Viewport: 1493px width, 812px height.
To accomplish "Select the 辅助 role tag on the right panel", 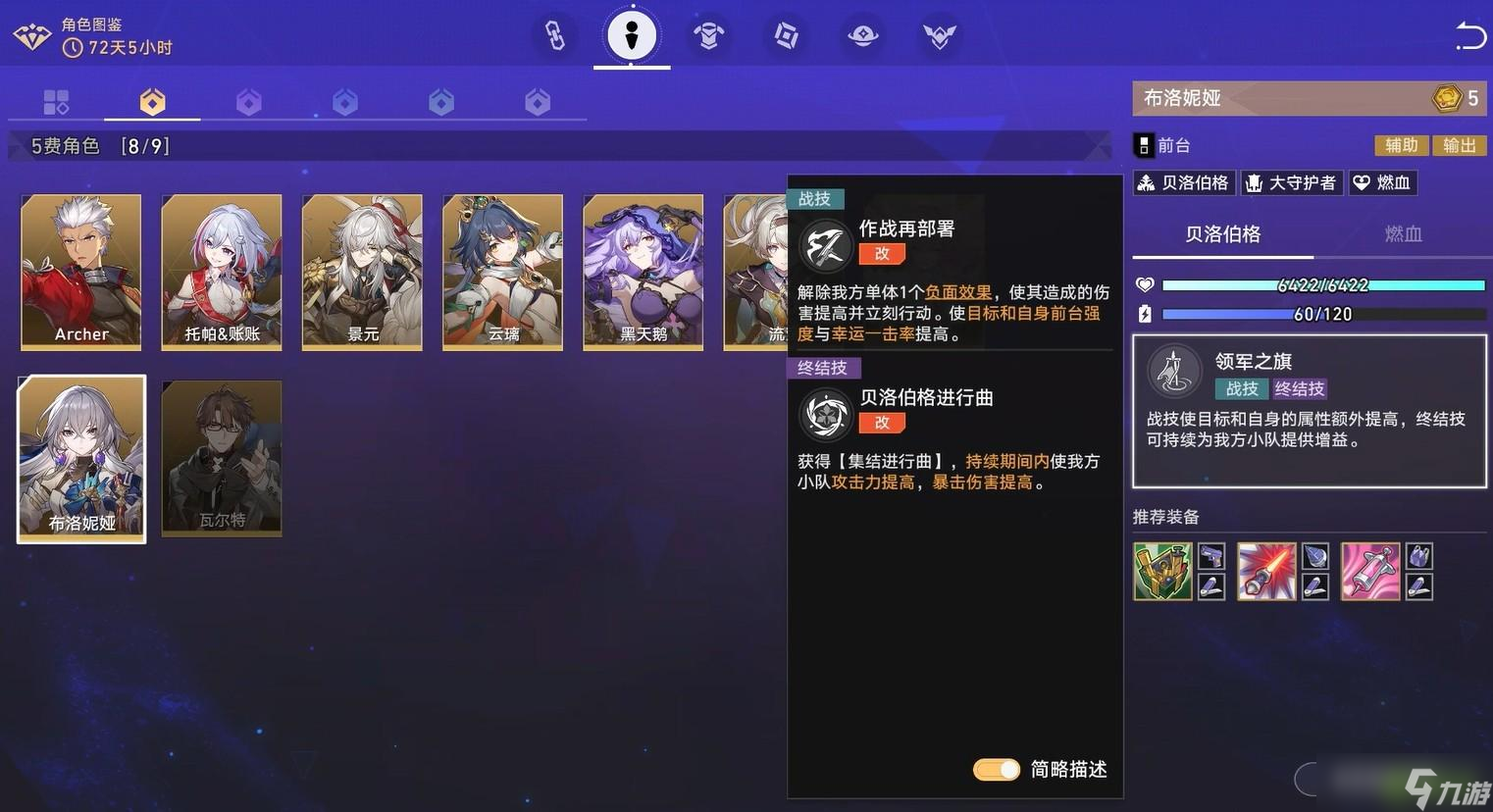I will coord(1401,145).
